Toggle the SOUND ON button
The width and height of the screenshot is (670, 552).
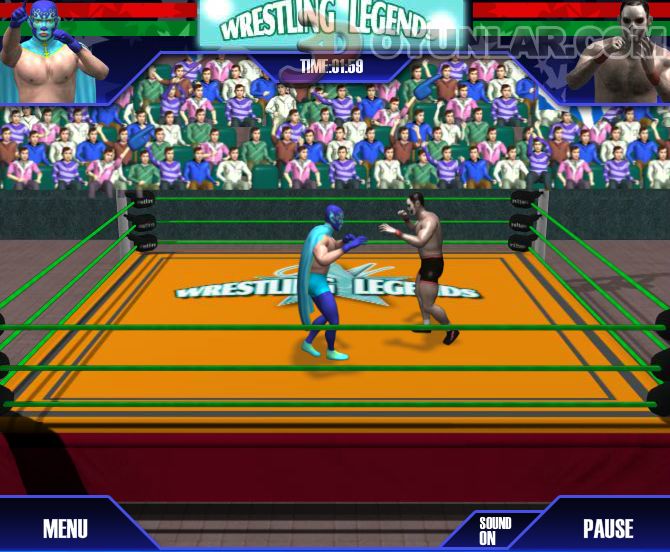[x=494, y=530]
